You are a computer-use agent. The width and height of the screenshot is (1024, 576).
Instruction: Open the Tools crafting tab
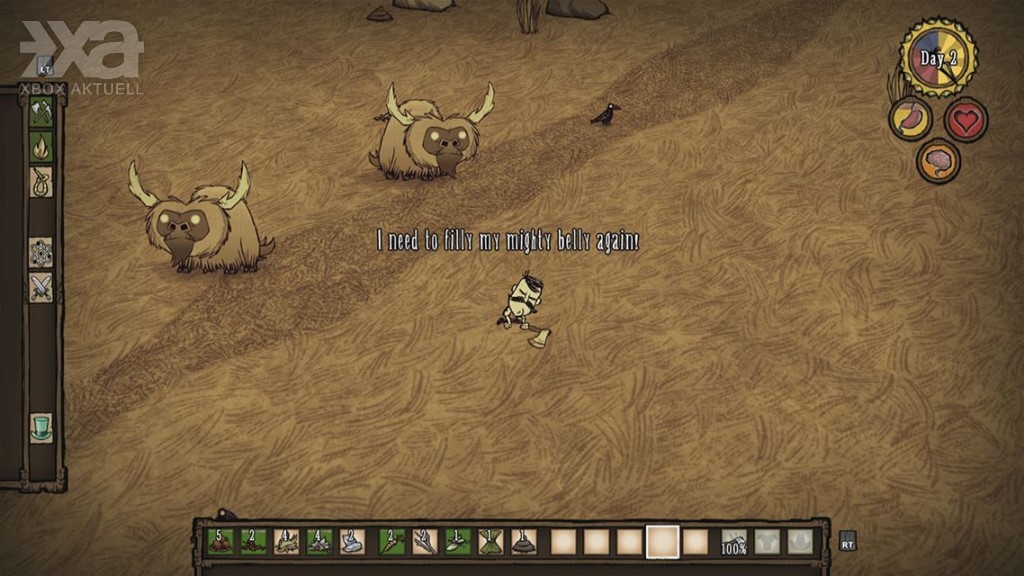coord(41,113)
